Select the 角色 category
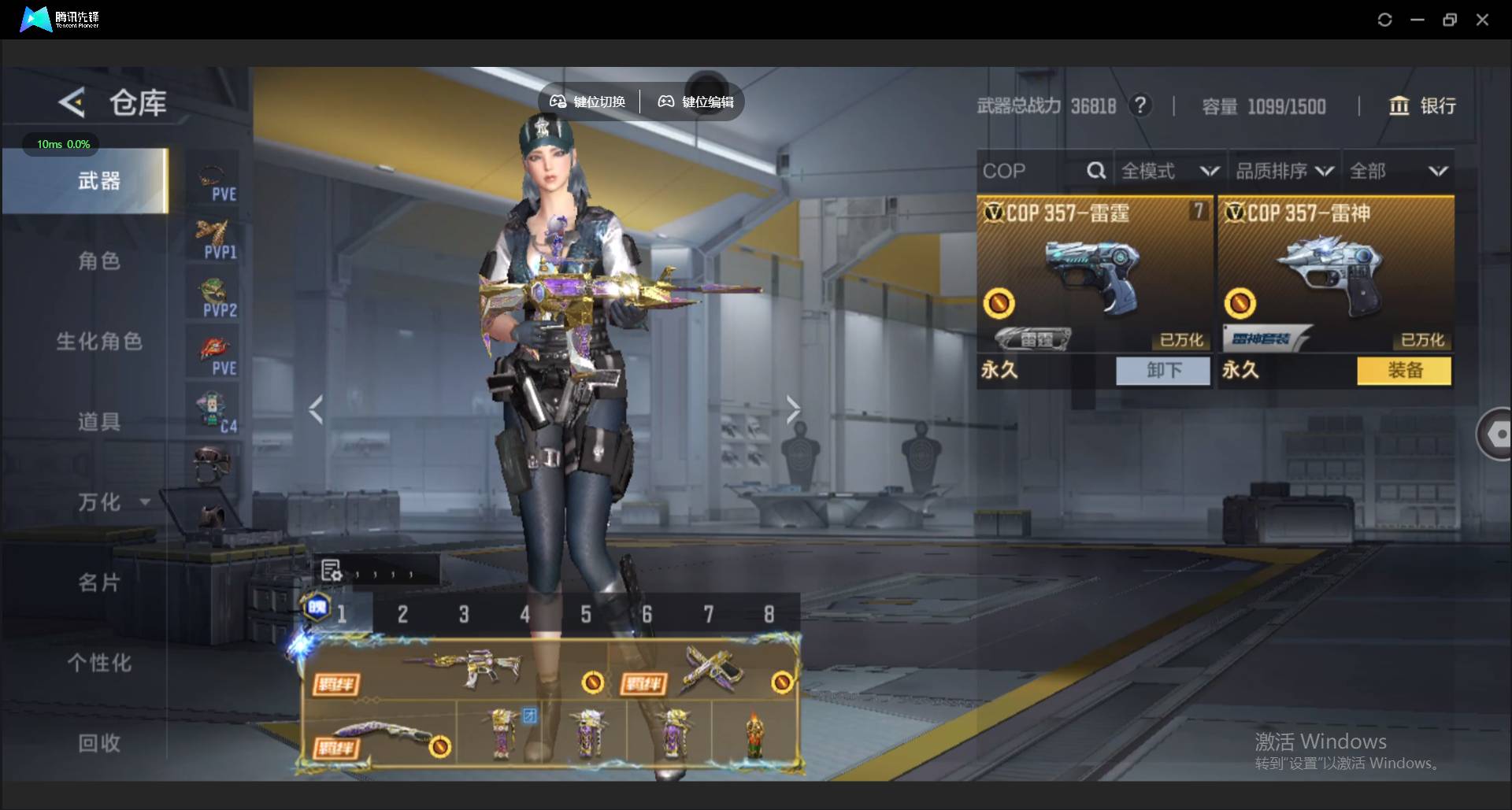The width and height of the screenshot is (1512, 810). coord(99,261)
